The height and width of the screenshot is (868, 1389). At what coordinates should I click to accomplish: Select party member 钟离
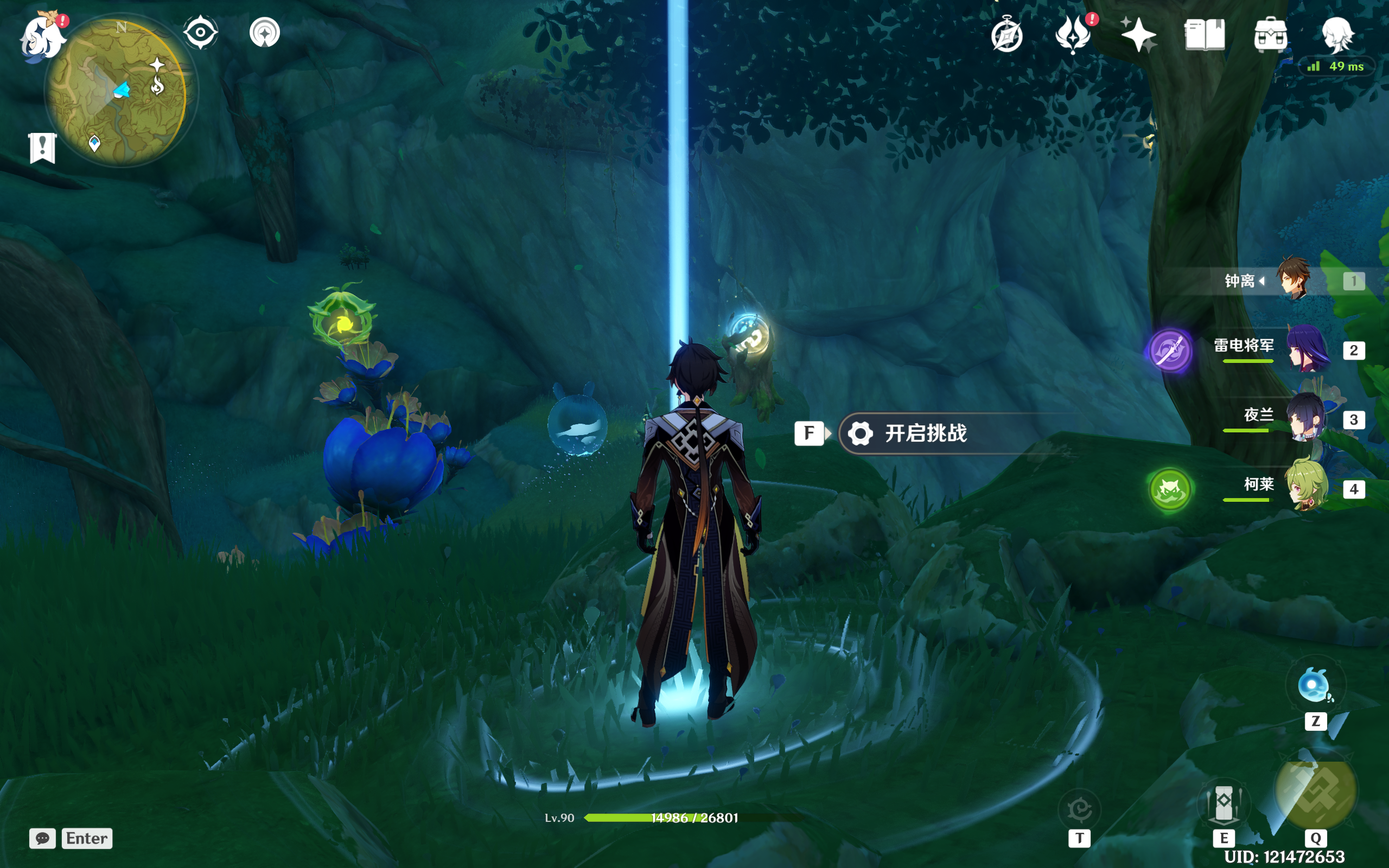coord(1294,279)
